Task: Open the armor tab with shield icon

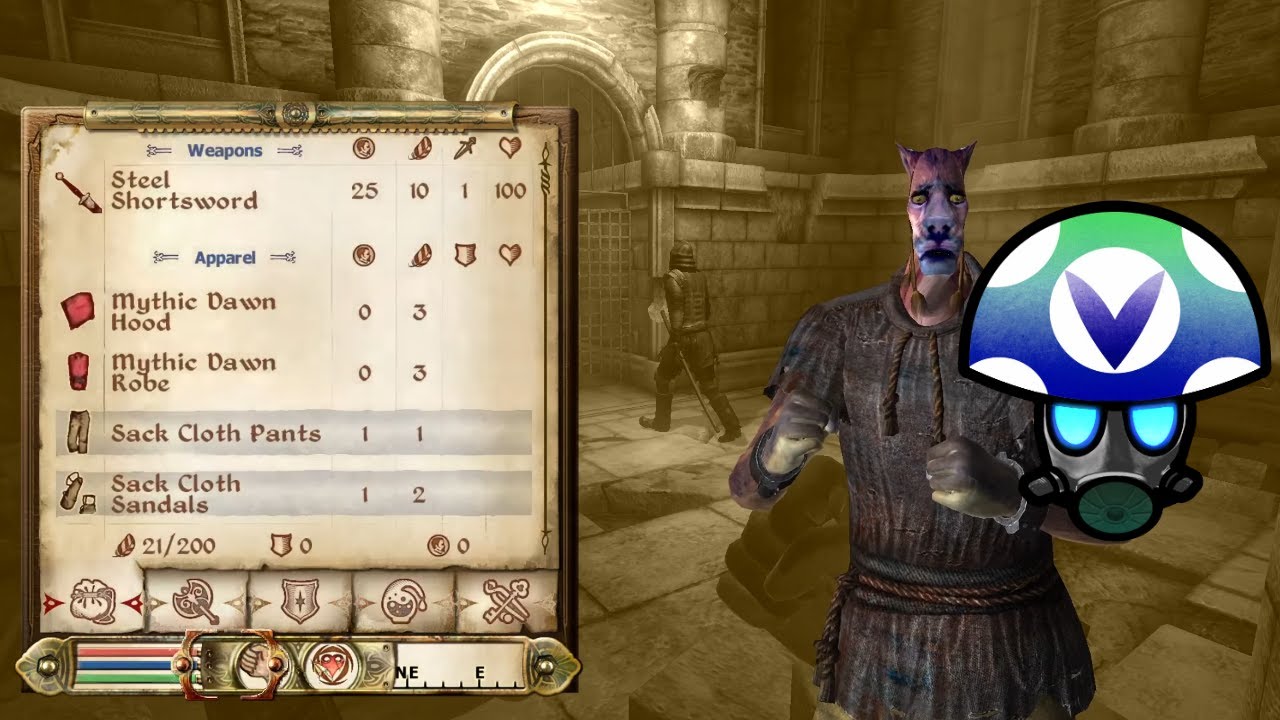Action: click(x=299, y=602)
